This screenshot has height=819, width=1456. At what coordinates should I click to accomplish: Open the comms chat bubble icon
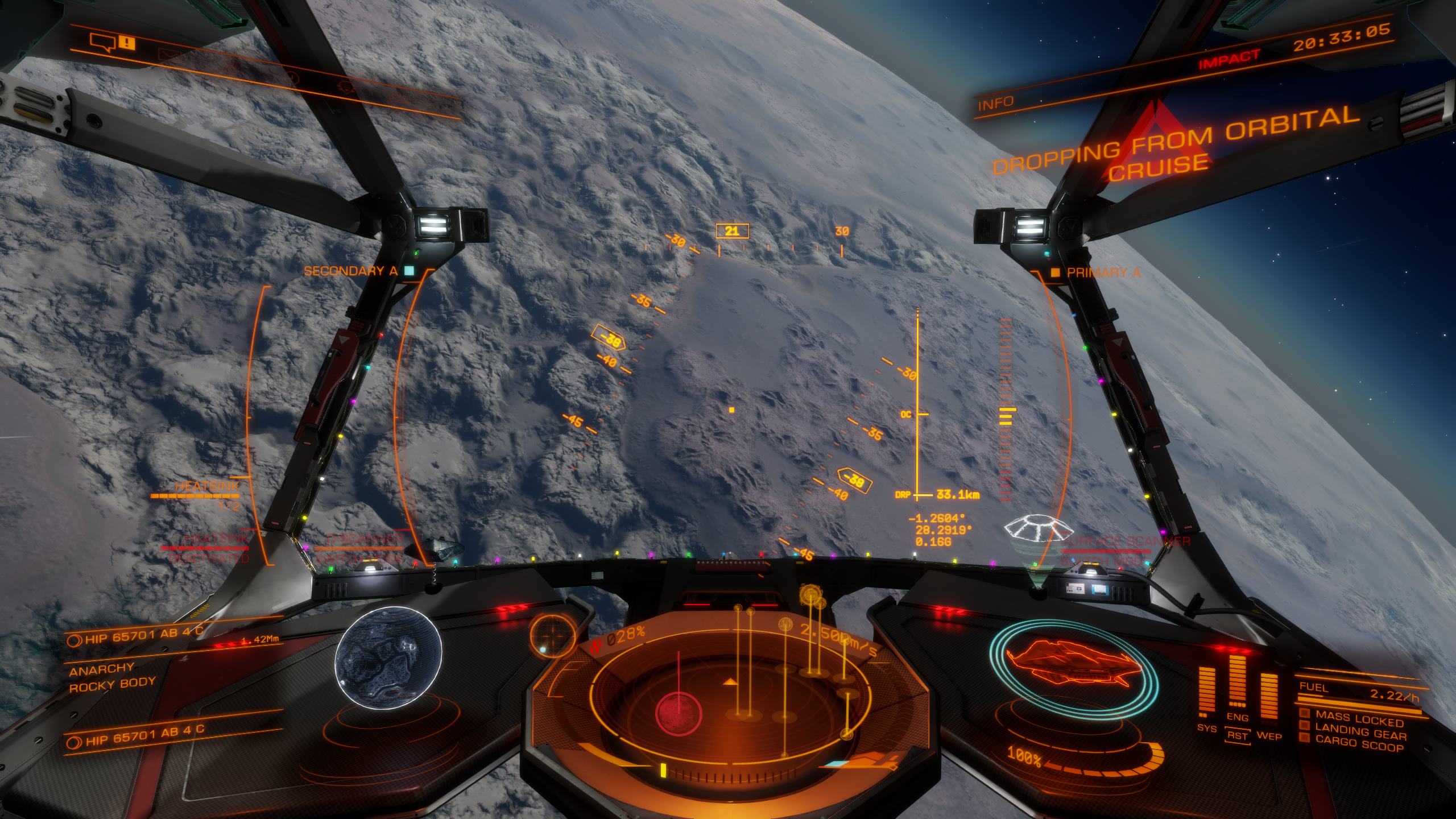(x=104, y=42)
